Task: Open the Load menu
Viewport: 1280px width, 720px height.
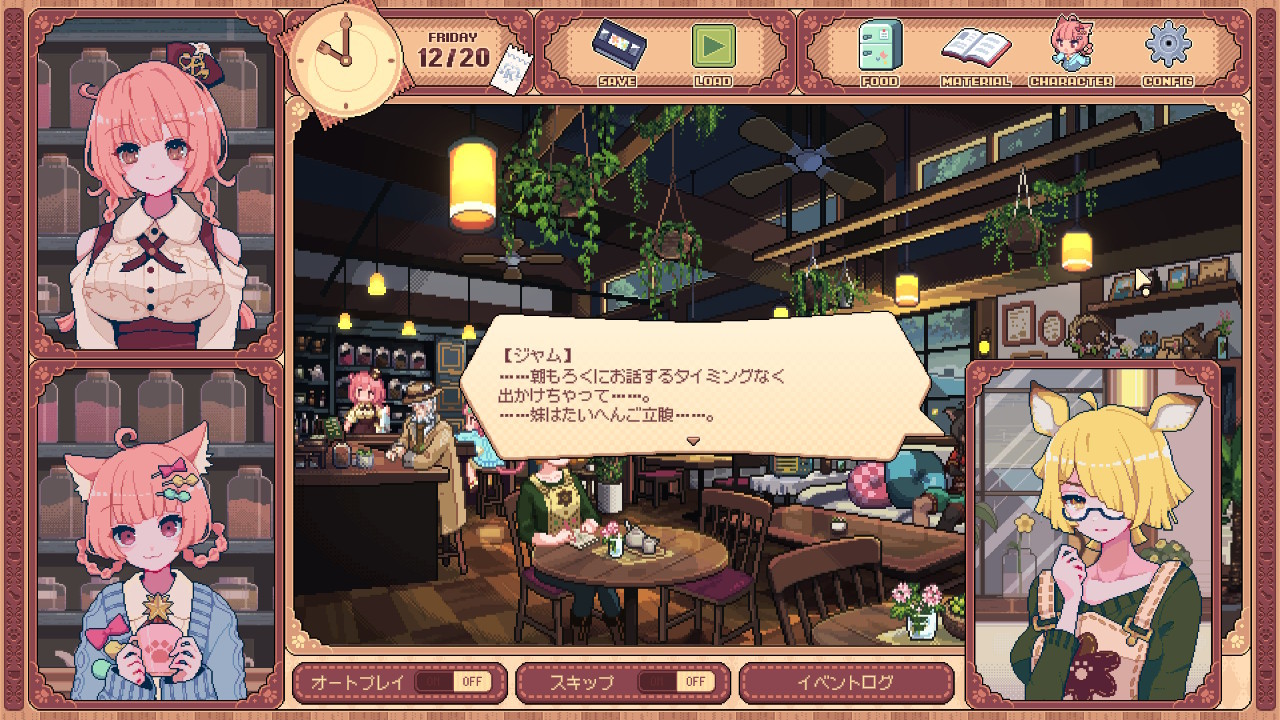Action: tap(713, 48)
